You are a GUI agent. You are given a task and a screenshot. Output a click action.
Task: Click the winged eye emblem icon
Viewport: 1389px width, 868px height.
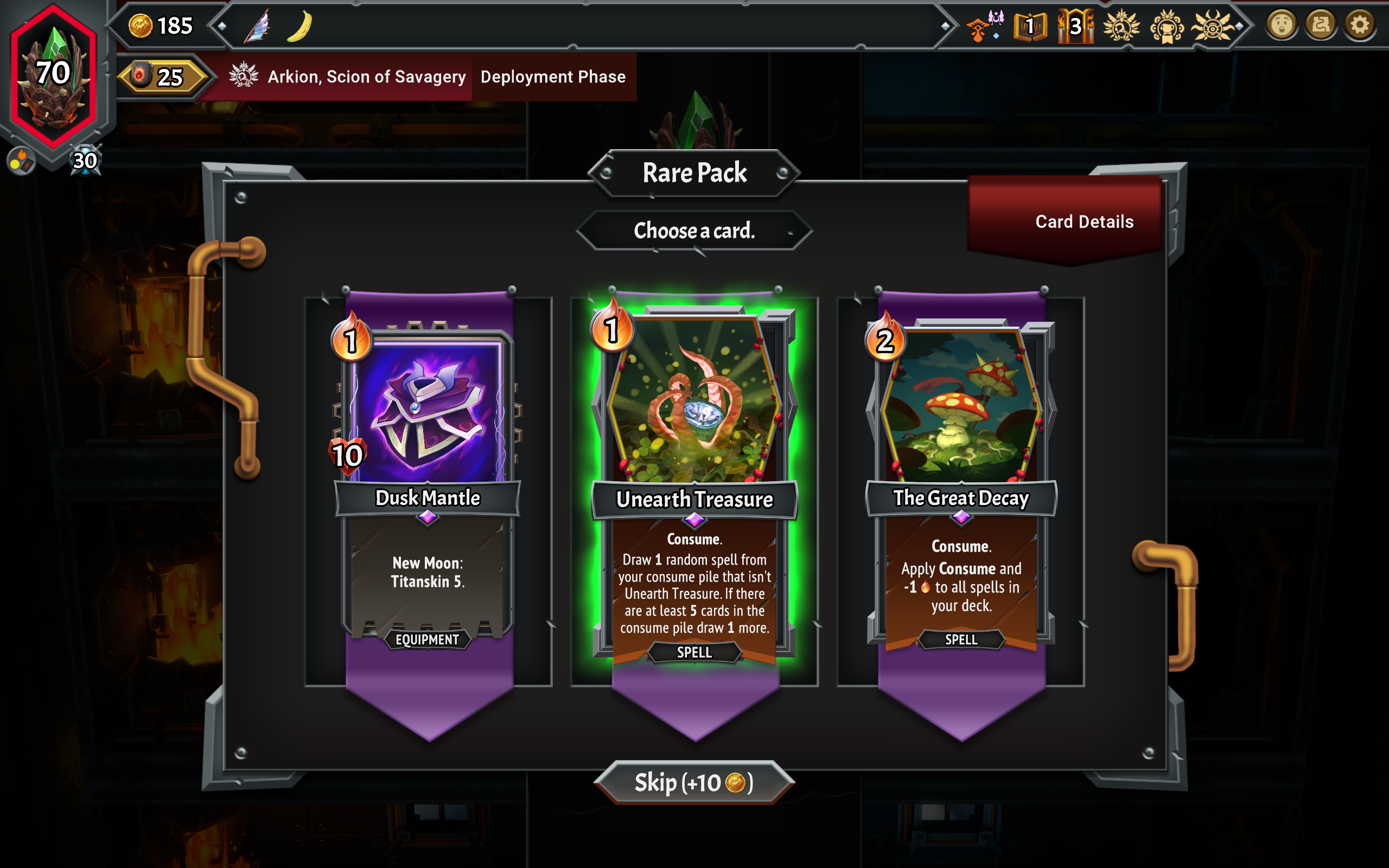click(x=1212, y=27)
